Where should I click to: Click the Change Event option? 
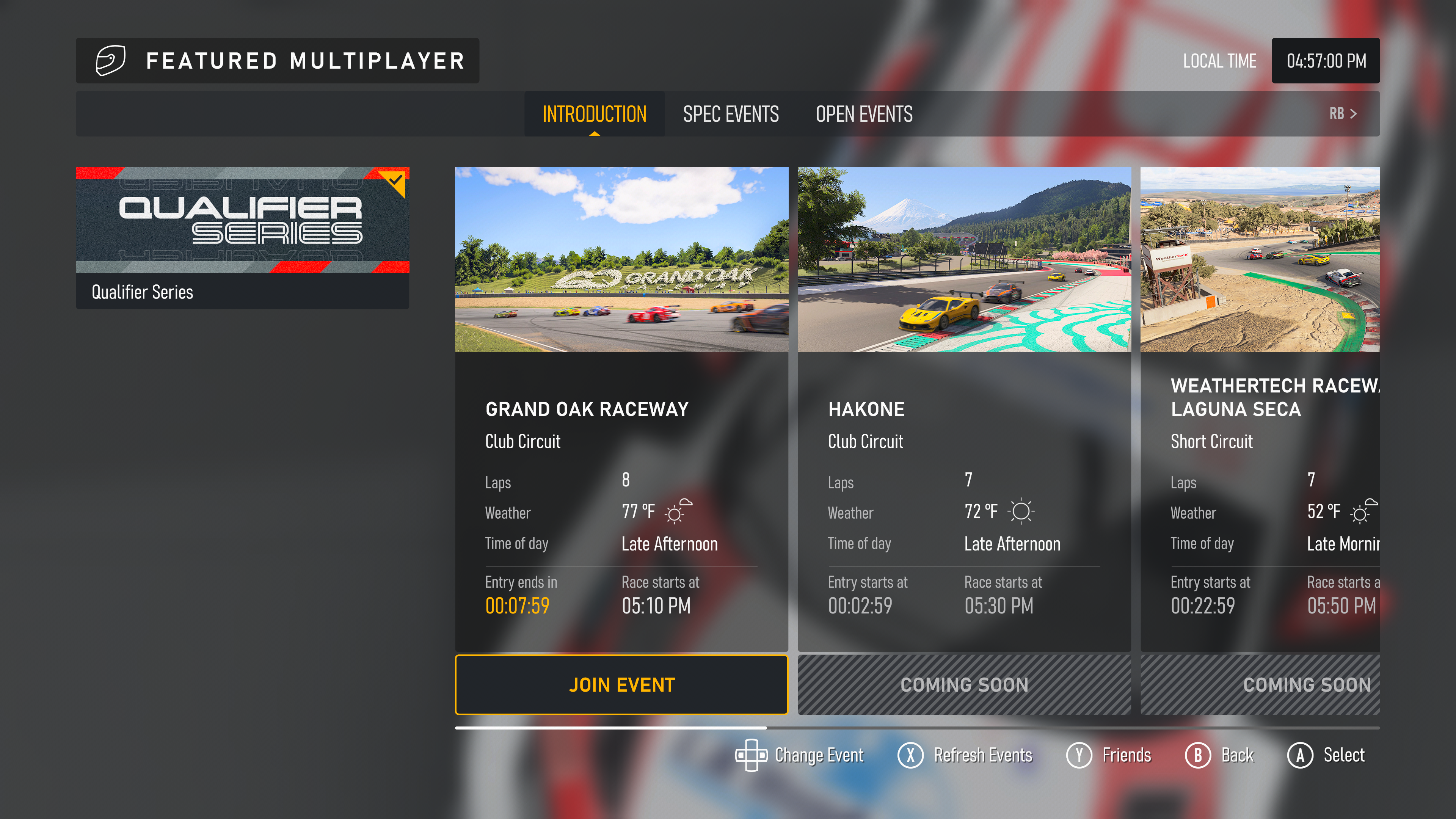pyautogui.click(x=799, y=755)
